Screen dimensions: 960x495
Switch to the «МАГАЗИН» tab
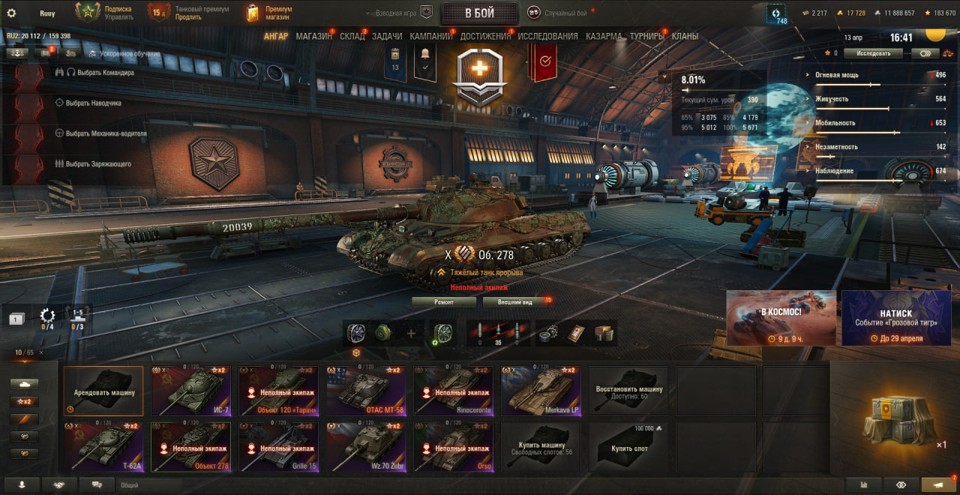click(314, 36)
